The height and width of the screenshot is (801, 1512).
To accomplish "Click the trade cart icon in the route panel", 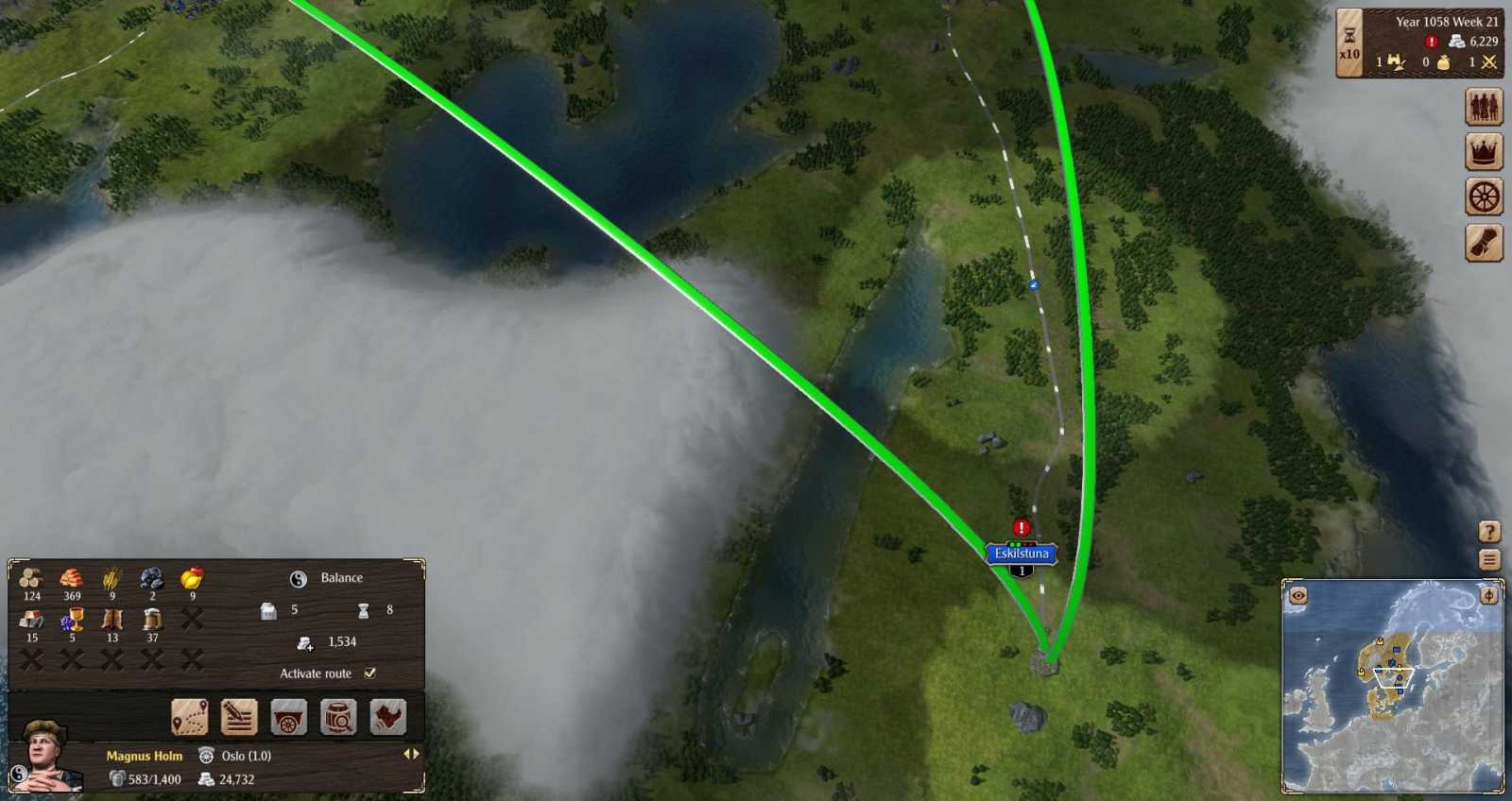I will [x=289, y=716].
